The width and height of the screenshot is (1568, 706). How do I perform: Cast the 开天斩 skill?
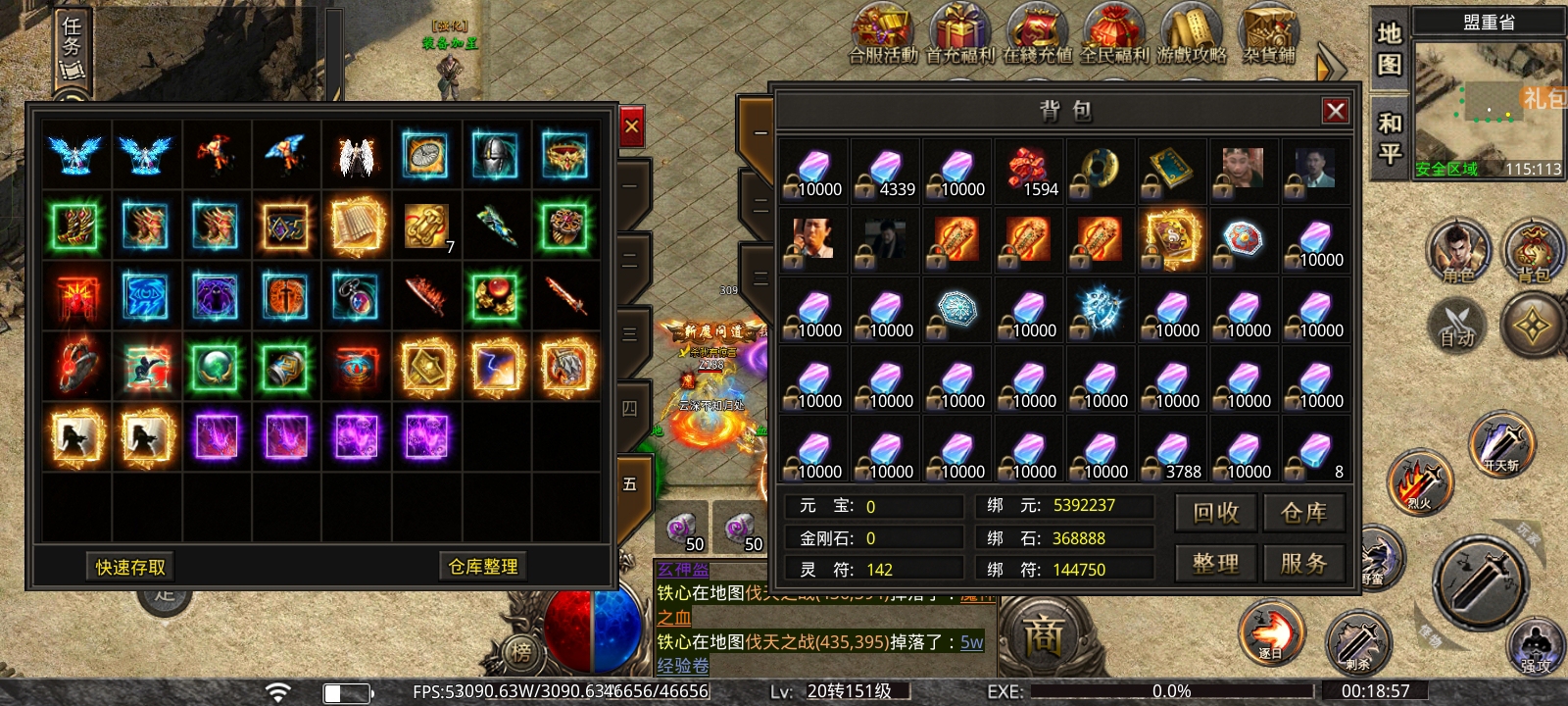point(1500,443)
